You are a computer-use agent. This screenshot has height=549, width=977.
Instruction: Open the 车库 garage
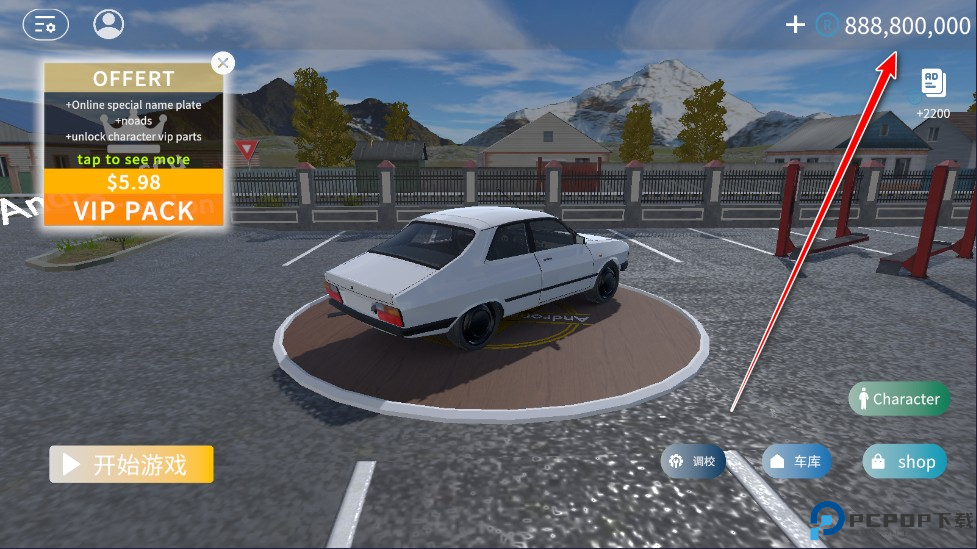tap(797, 461)
